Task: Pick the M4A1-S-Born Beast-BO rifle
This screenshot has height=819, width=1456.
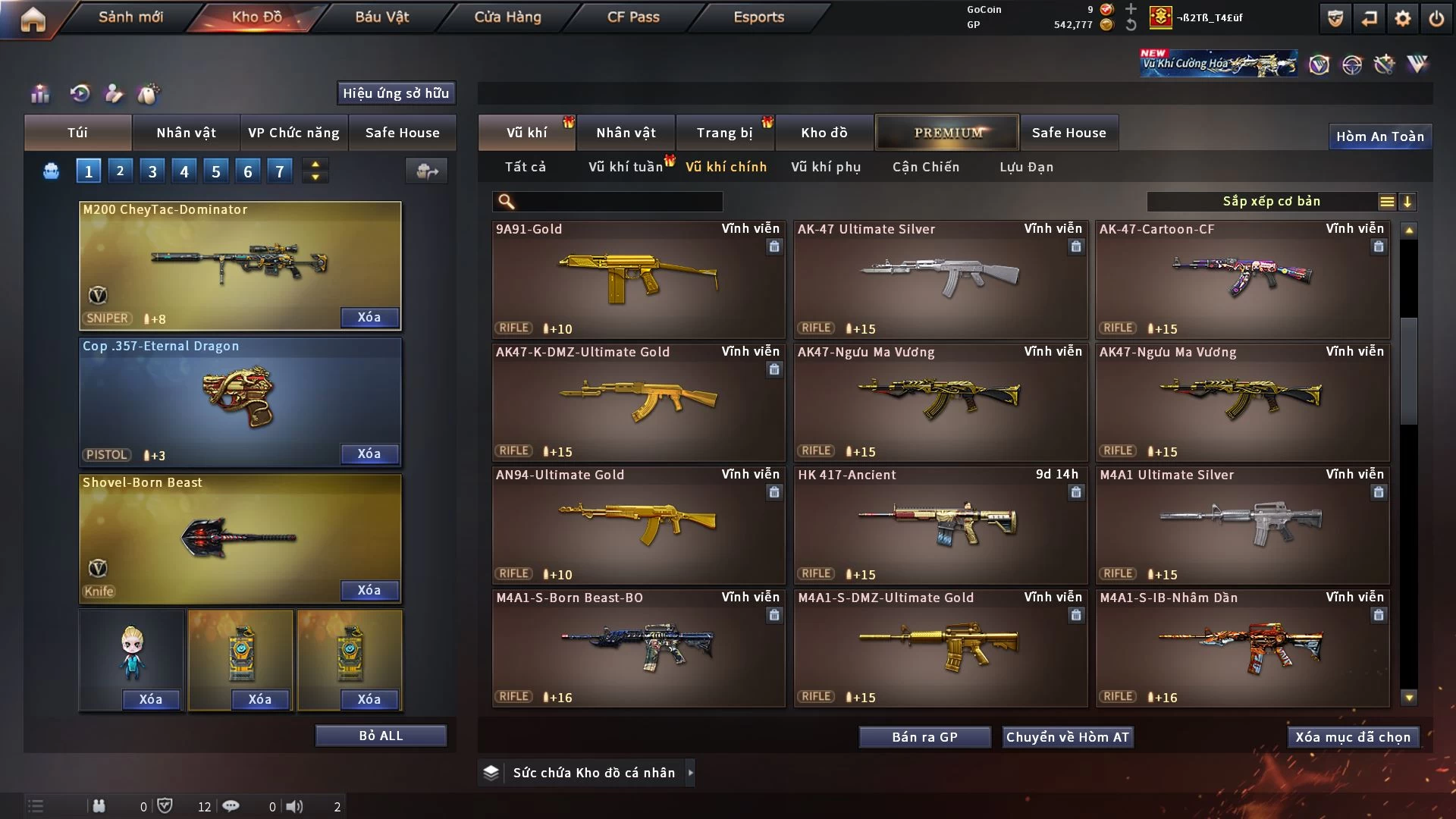Action: [639, 648]
